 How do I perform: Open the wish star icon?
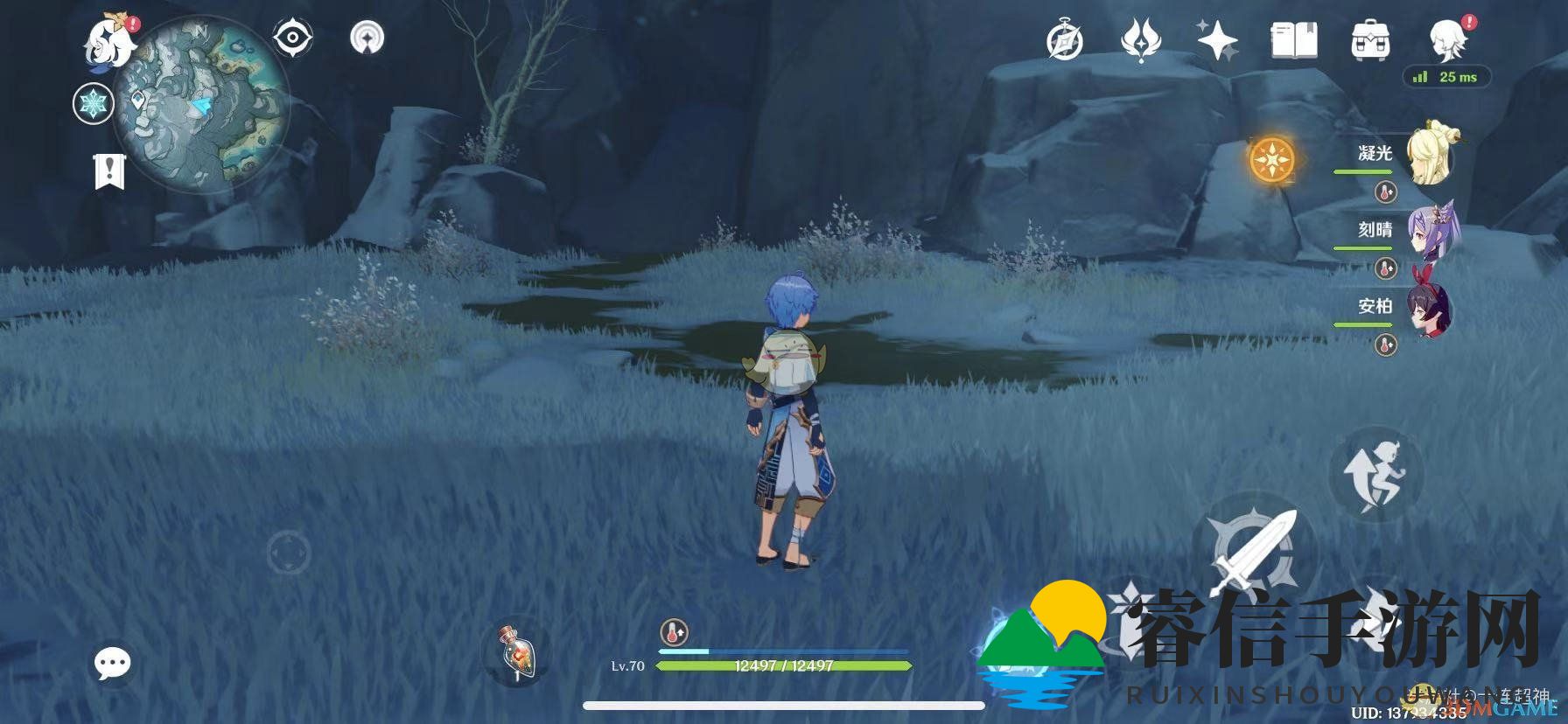[x=1217, y=40]
